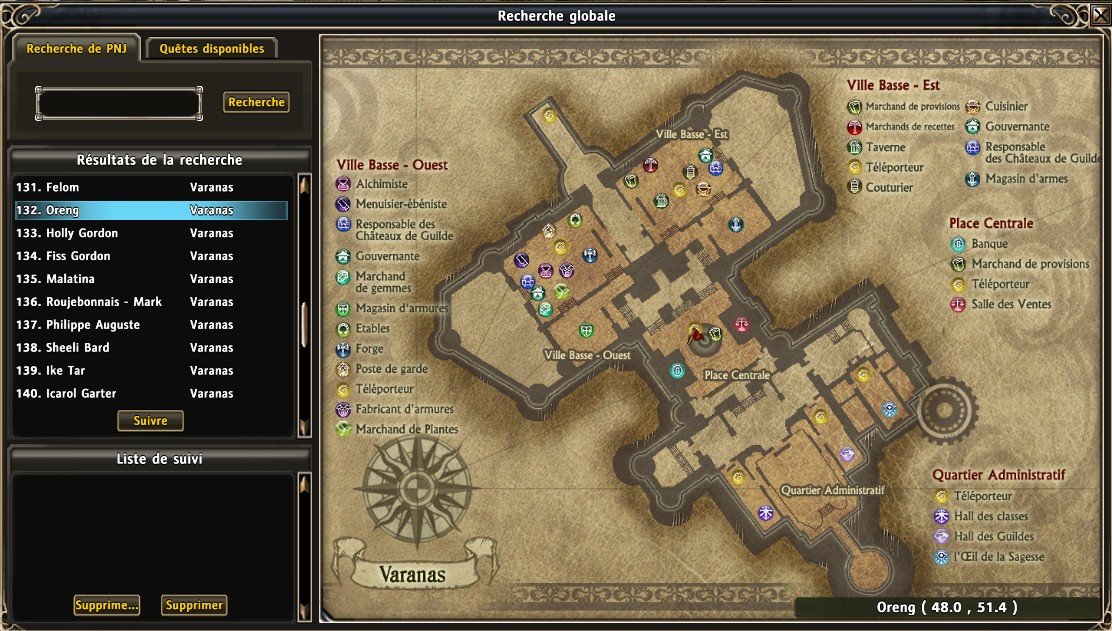Screen dimensions: 1112x631
Task: Click the Salle des Ventes map marker
Action: point(742,324)
